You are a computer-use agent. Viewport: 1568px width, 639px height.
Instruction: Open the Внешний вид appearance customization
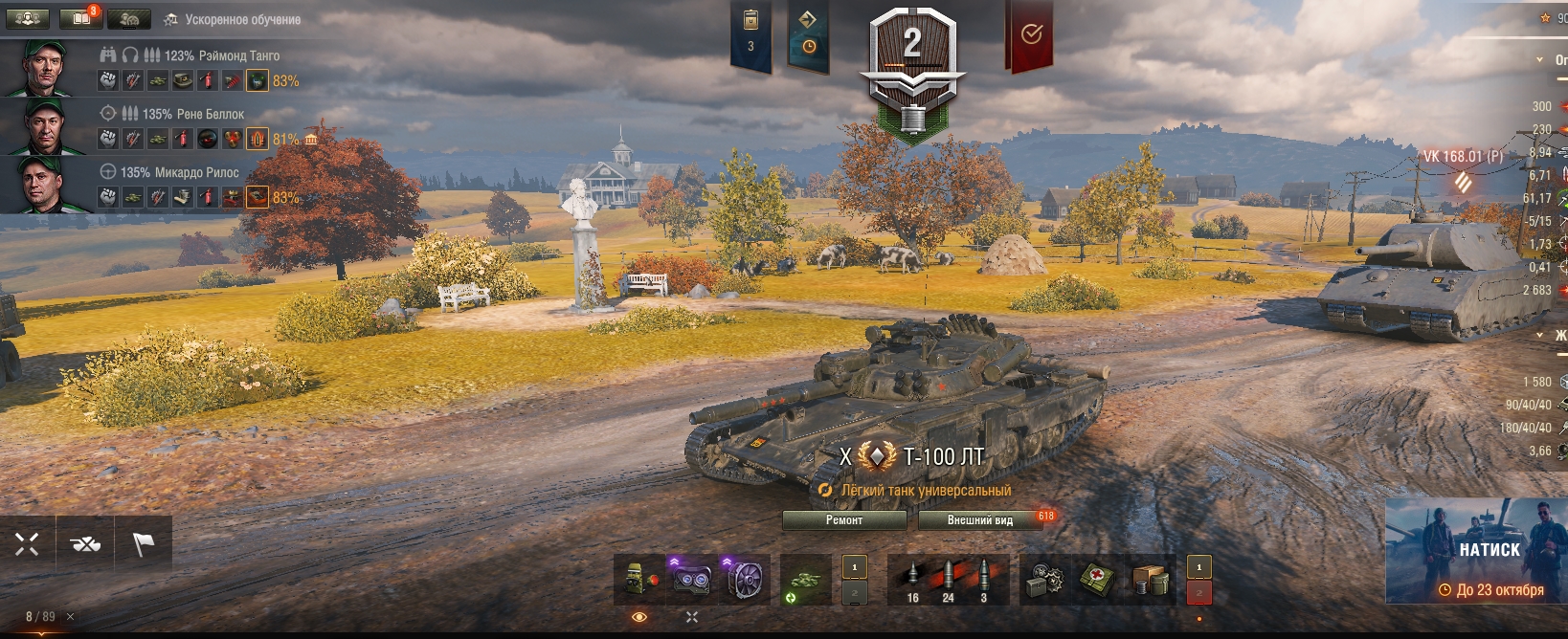point(980,520)
